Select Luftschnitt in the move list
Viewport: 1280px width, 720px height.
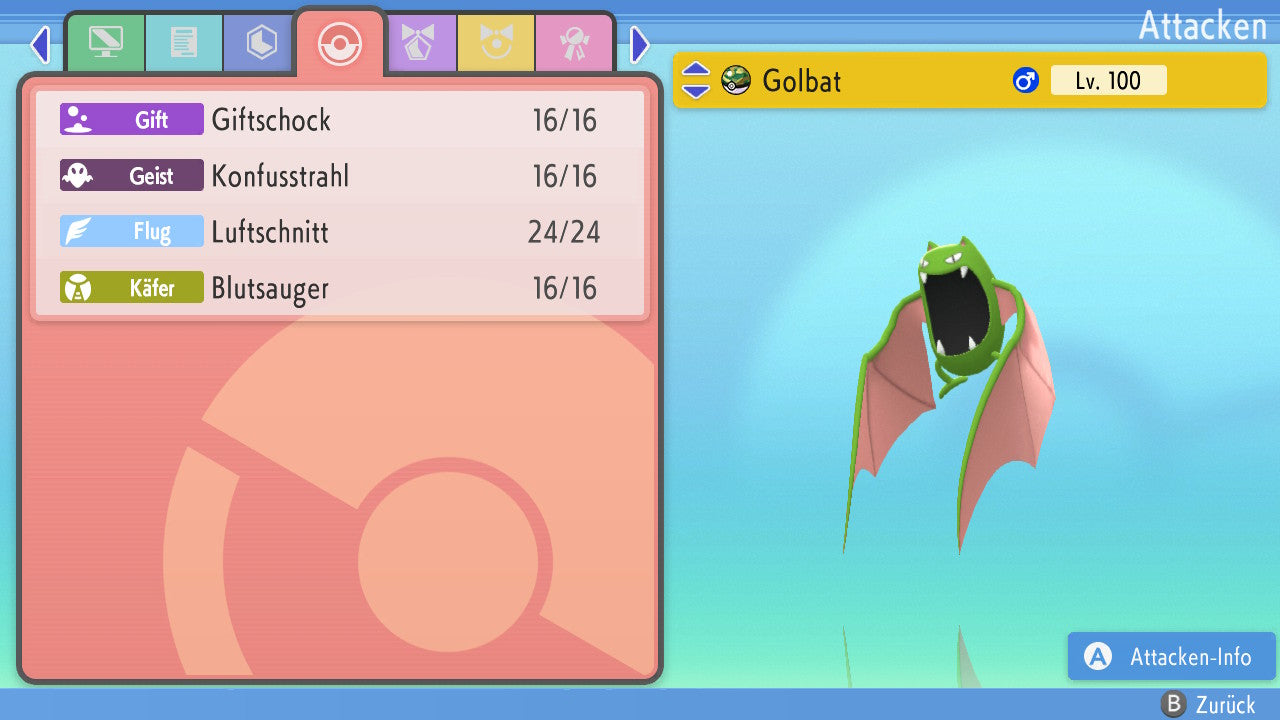(x=340, y=232)
